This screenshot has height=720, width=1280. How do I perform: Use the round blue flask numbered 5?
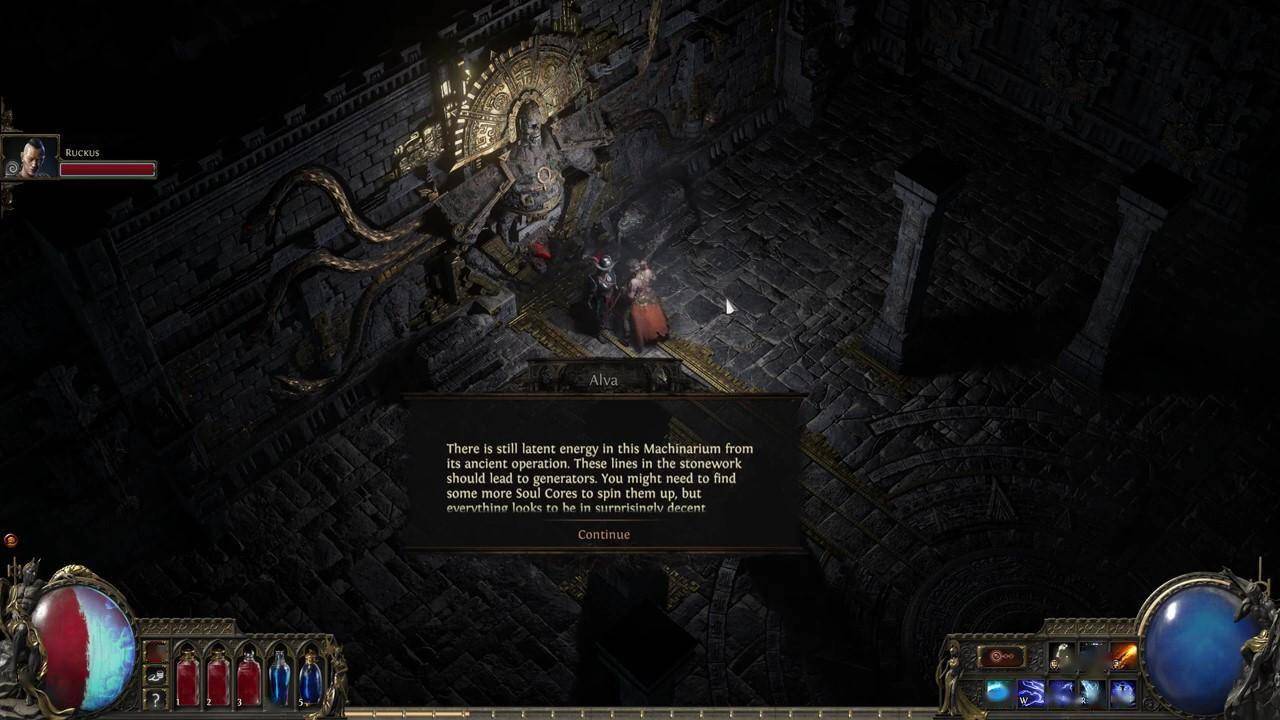point(311,678)
